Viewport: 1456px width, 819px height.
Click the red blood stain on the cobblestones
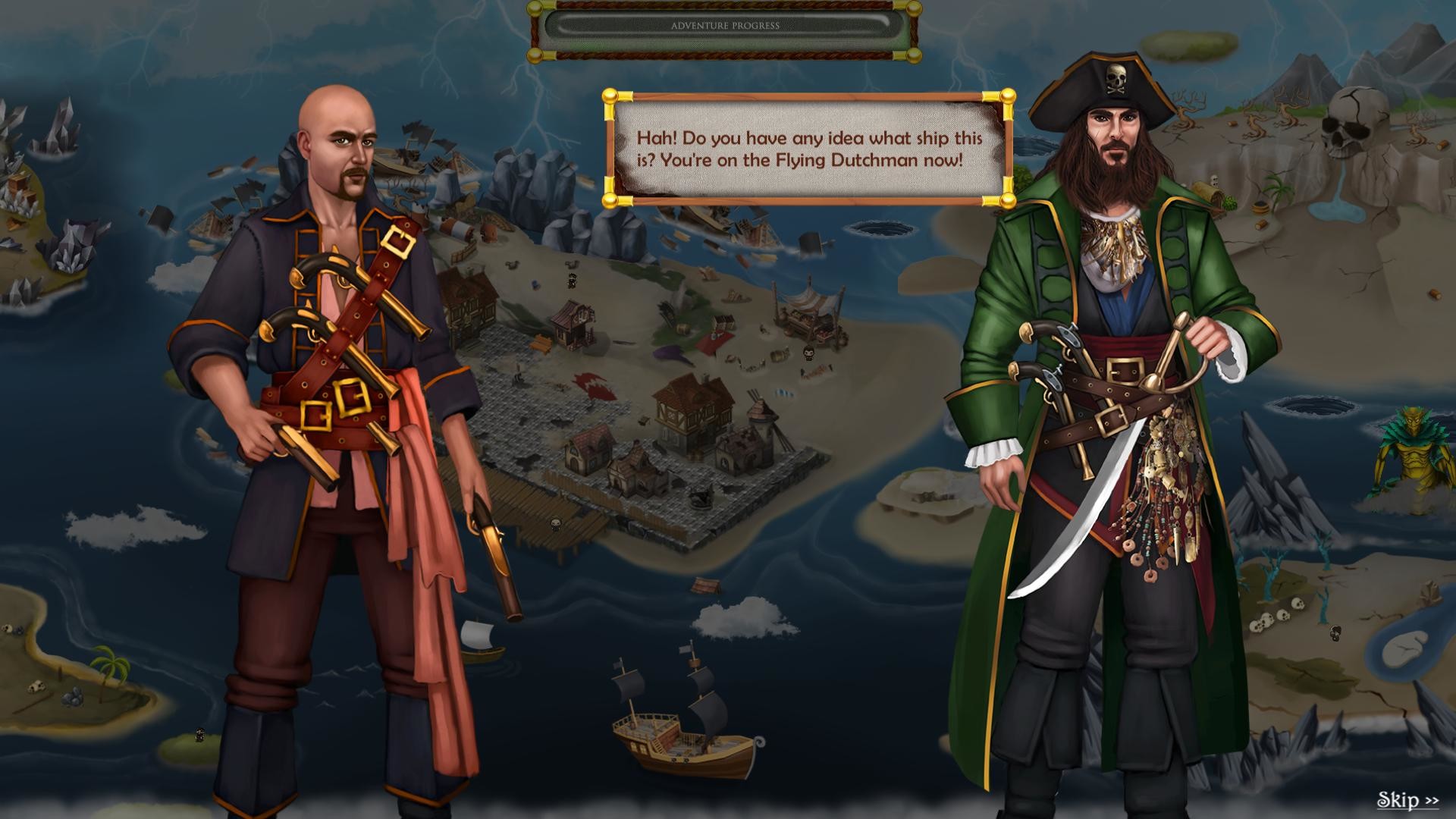(594, 385)
